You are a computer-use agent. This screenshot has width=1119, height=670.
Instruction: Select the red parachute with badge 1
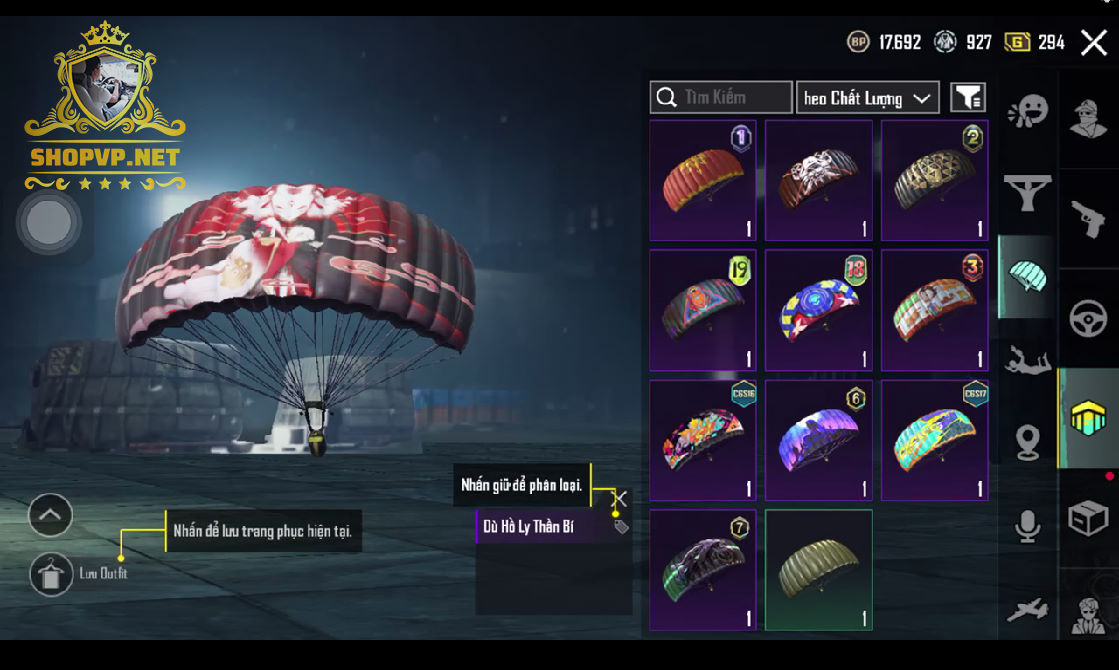tap(703, 181)
